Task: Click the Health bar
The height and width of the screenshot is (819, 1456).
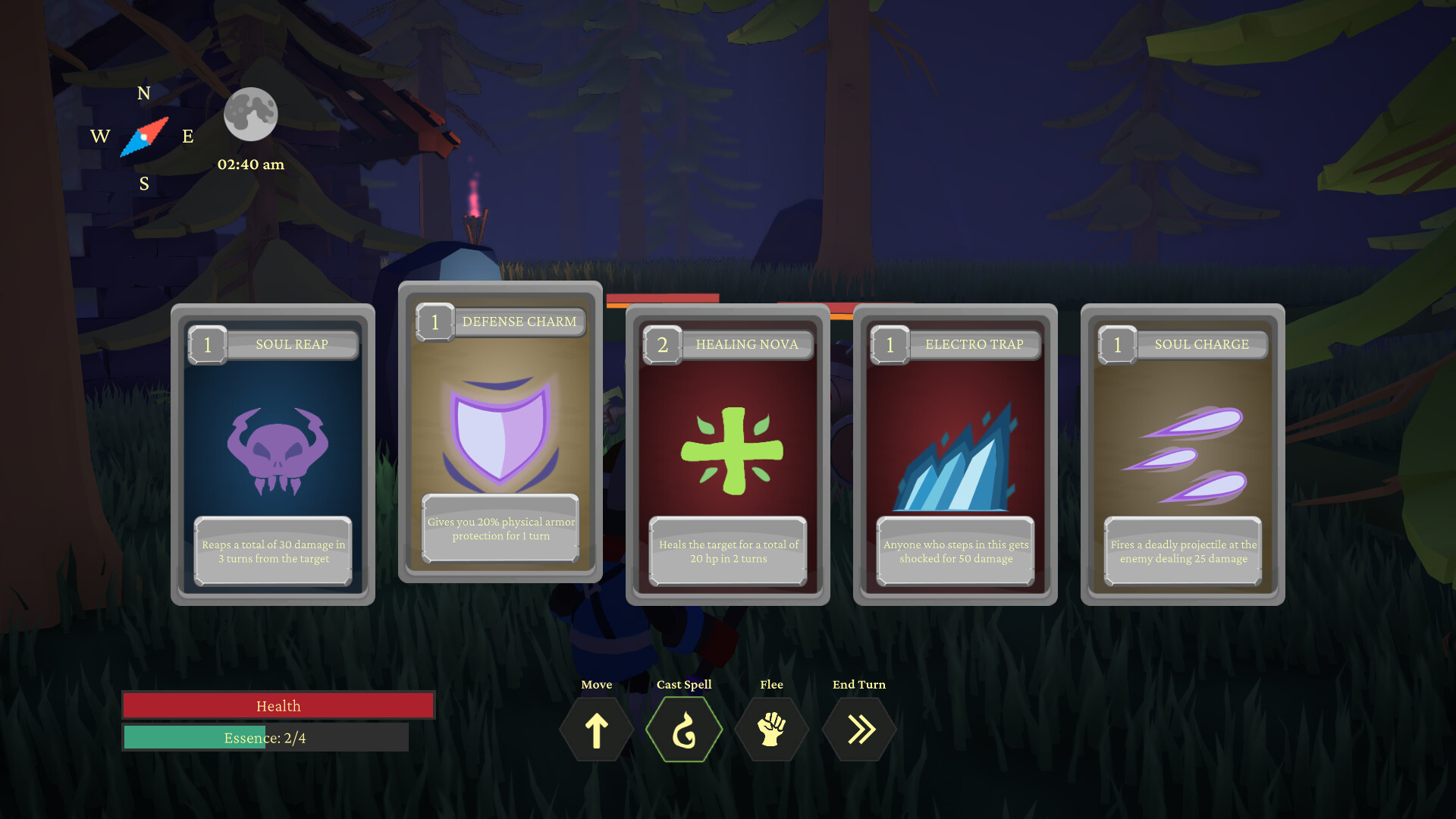Action: 278,705
